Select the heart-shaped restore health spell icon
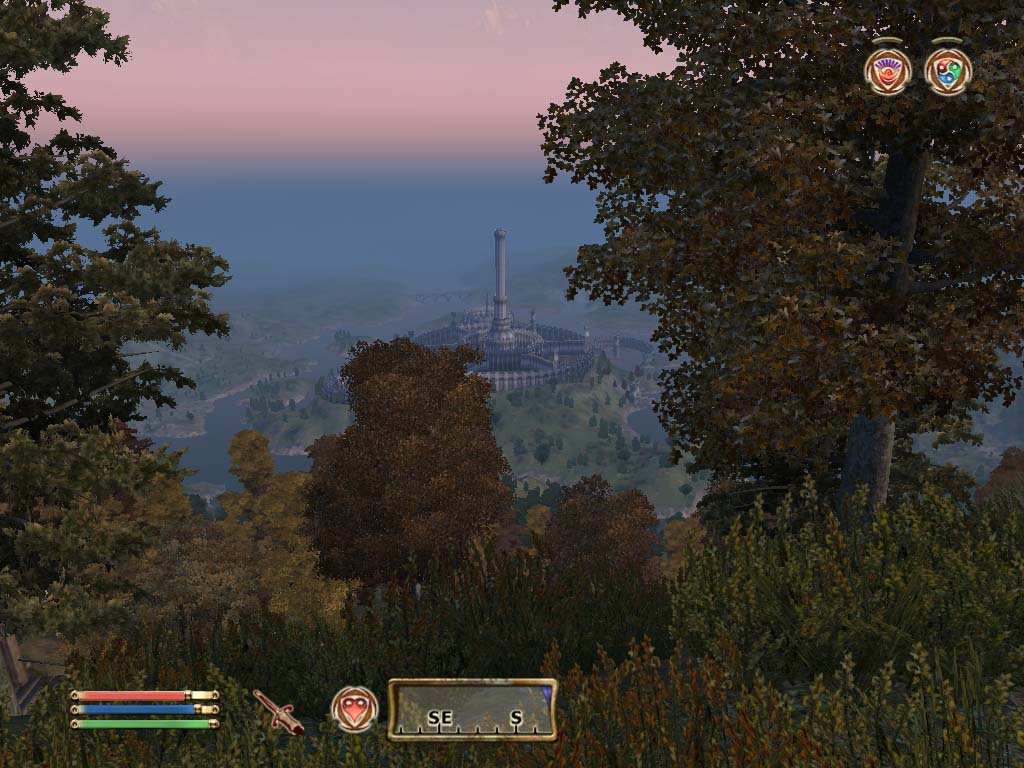Viewport: 1024px width, 768px height. click(x=355, y=709)
